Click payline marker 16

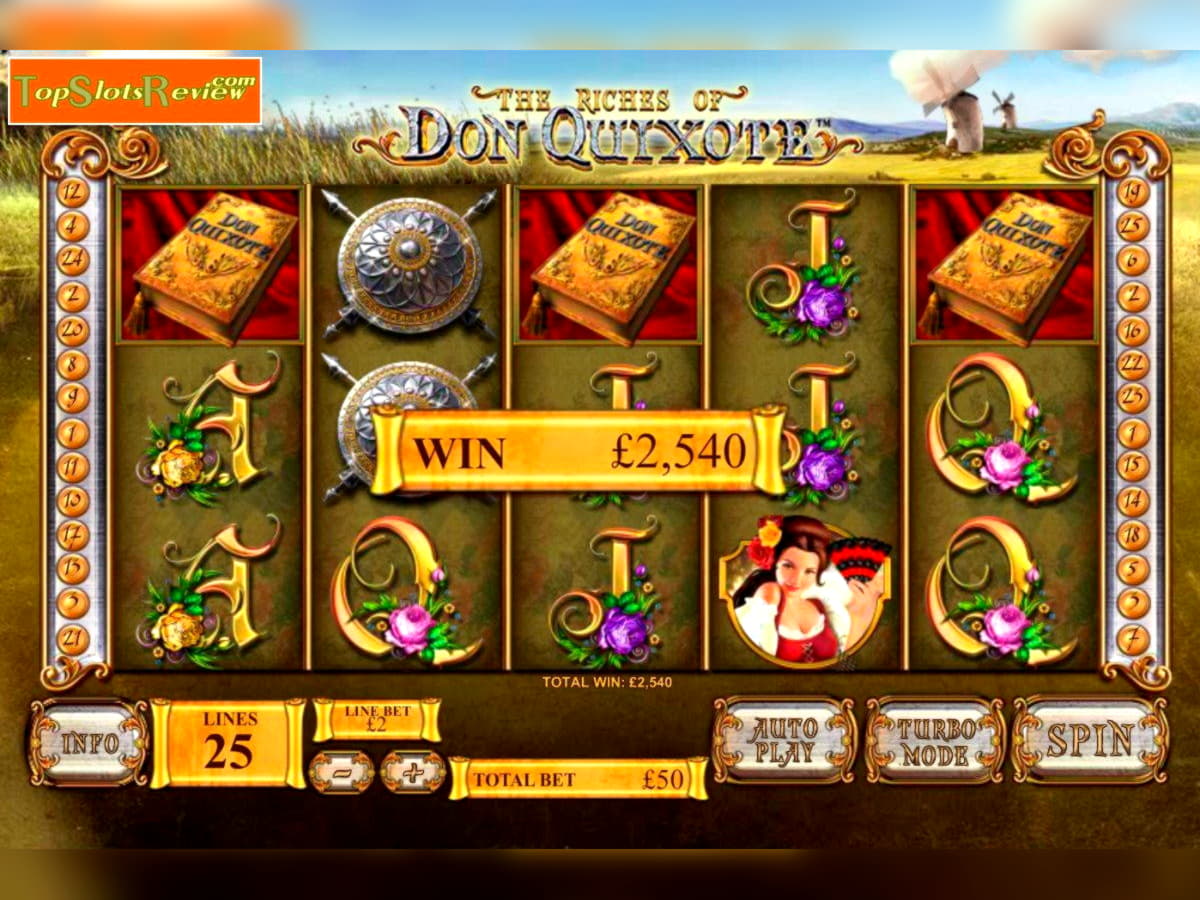pyautogui.click(x=1133, y=330)
